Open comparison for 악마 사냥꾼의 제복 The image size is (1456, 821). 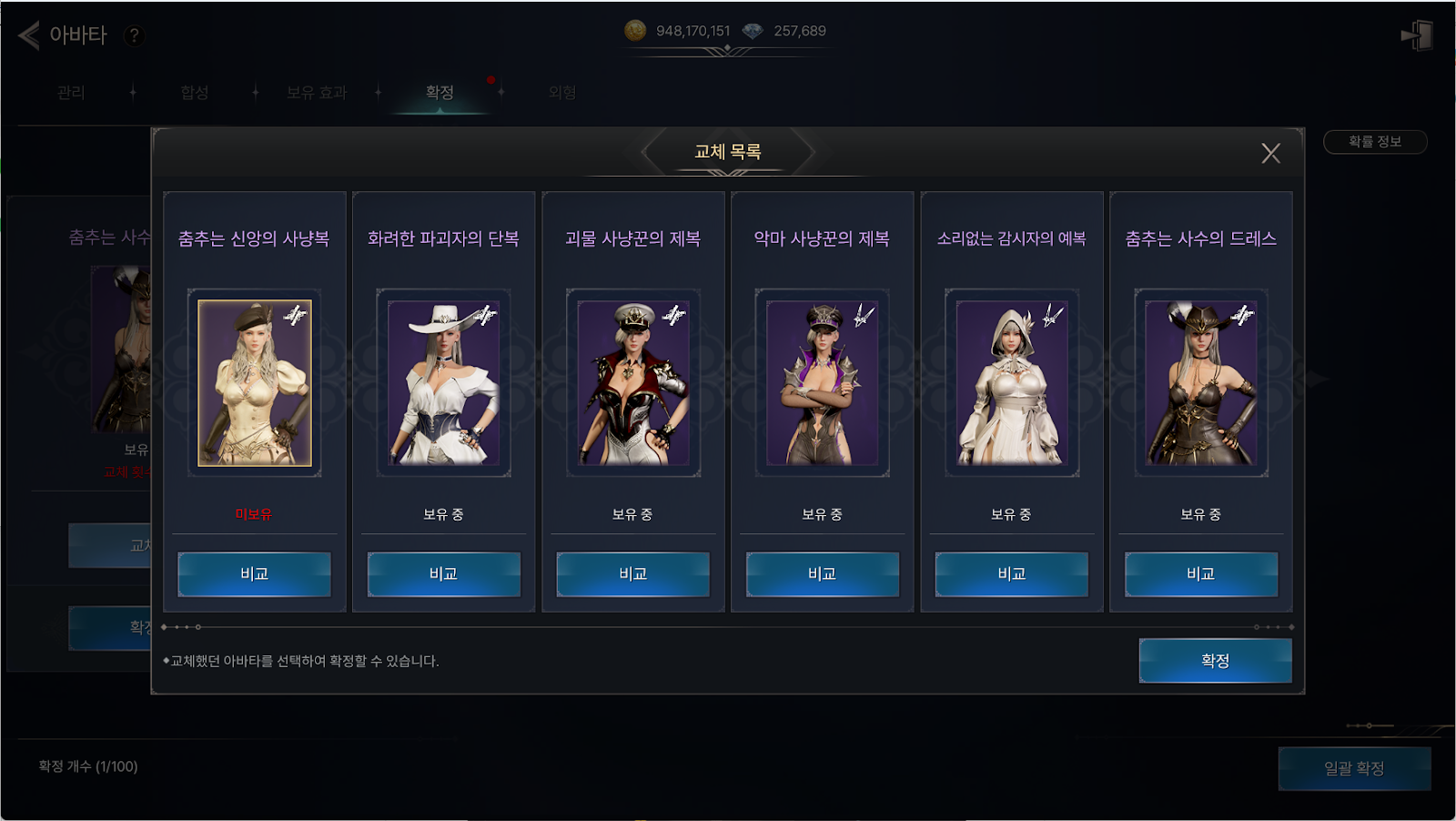point(823,574)
